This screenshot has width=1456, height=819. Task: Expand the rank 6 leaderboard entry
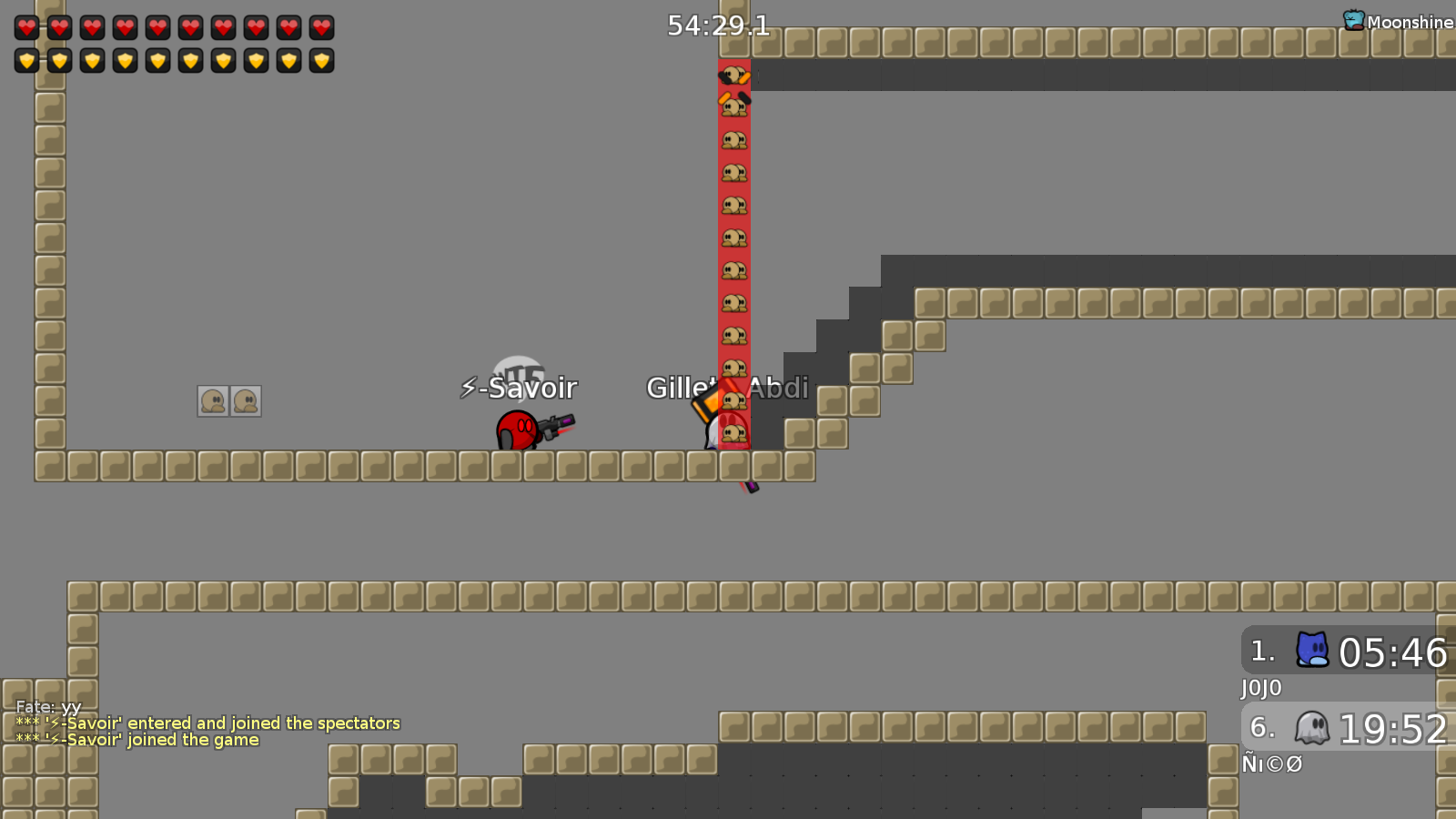[1345, 728]
